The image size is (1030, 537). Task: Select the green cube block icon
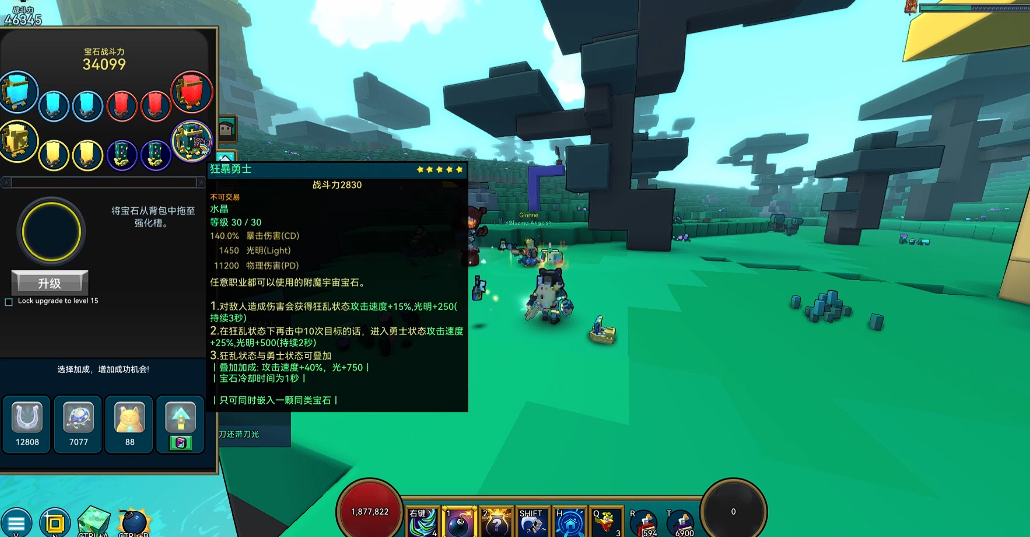click(x=94, y=520)
